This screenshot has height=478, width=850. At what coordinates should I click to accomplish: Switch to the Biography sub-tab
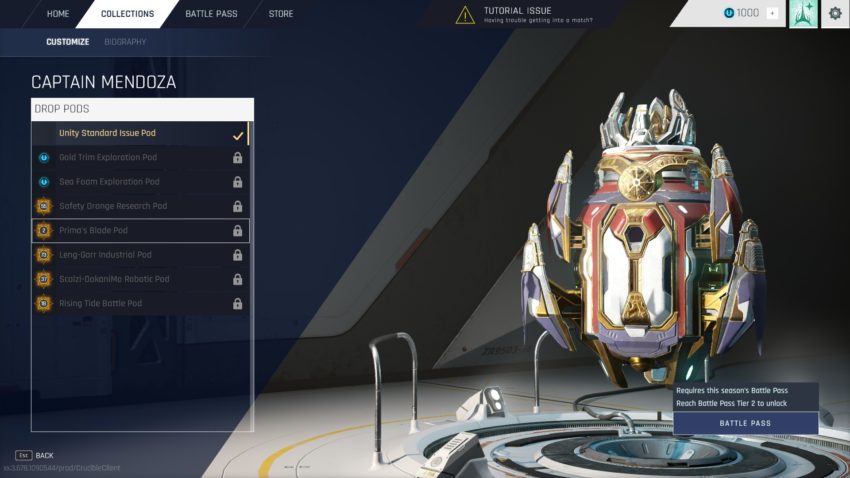125,42
